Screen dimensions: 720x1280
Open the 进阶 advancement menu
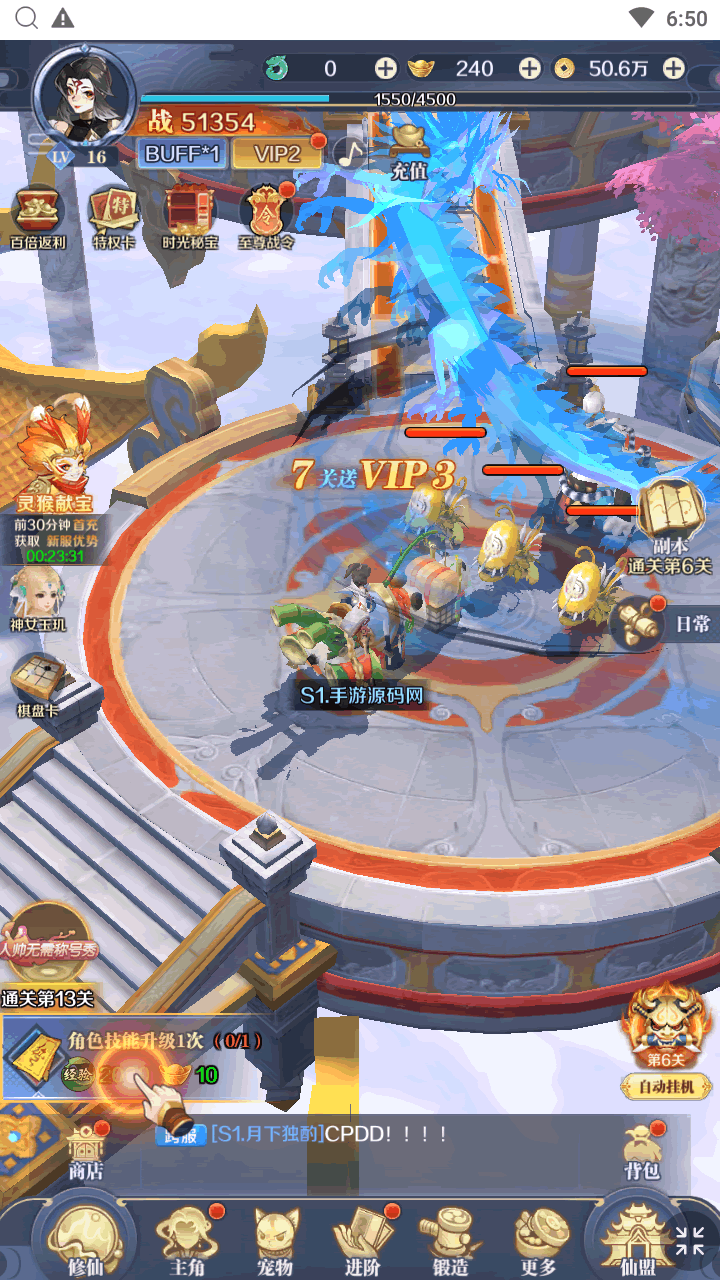point(363,1240)
